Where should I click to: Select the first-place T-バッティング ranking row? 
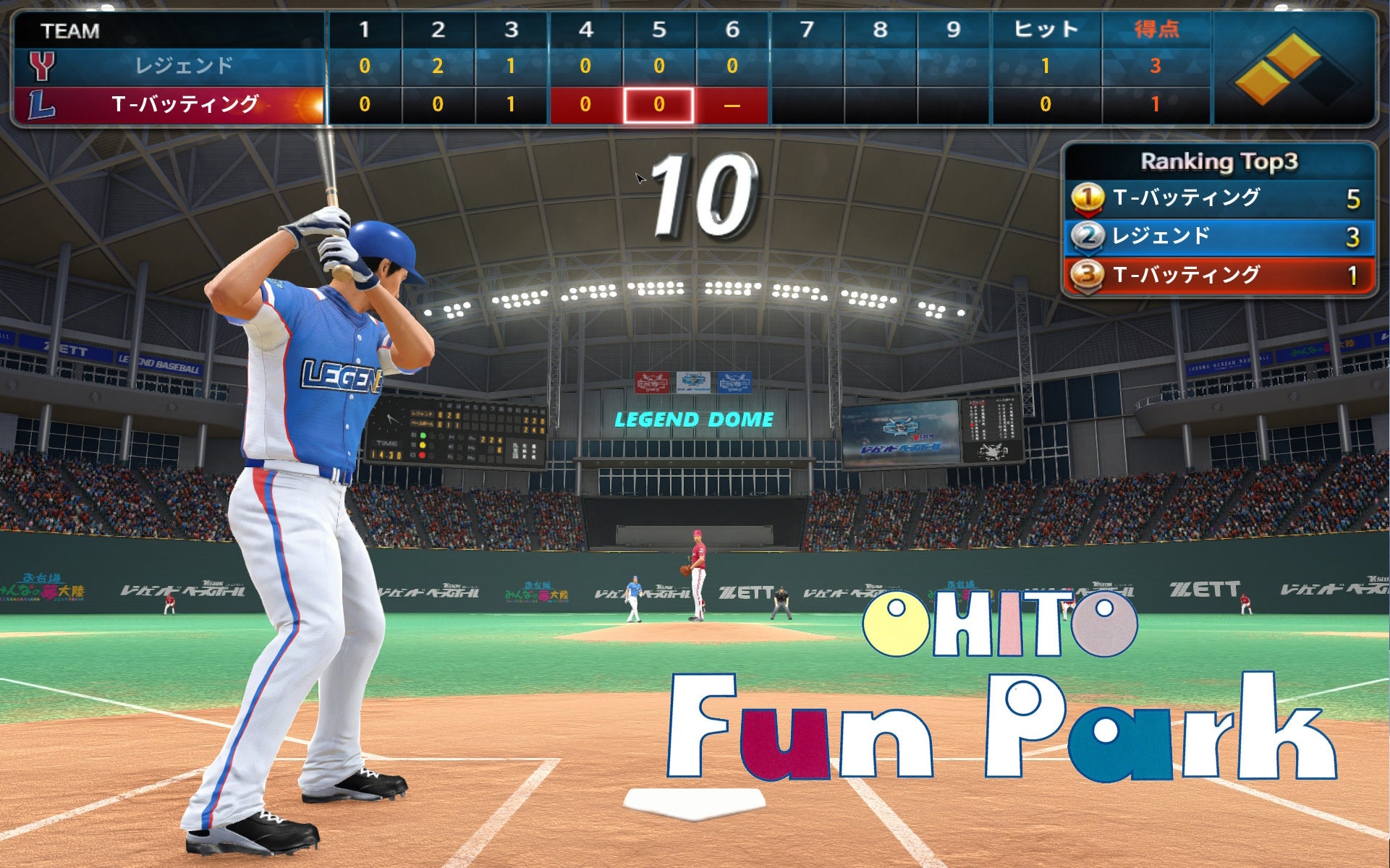coord(1219,198)
